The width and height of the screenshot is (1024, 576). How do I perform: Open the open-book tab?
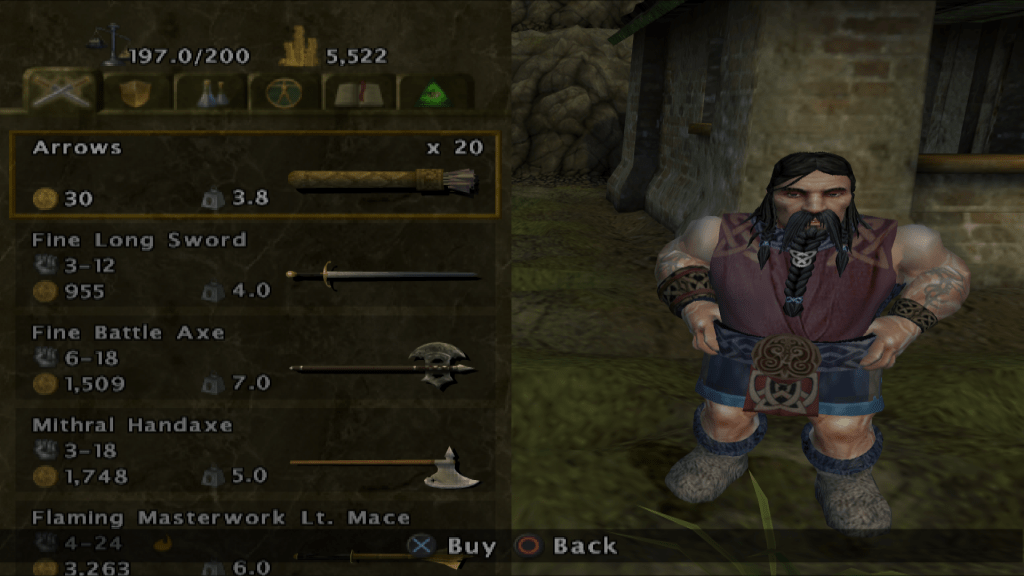tap(360, 92)
